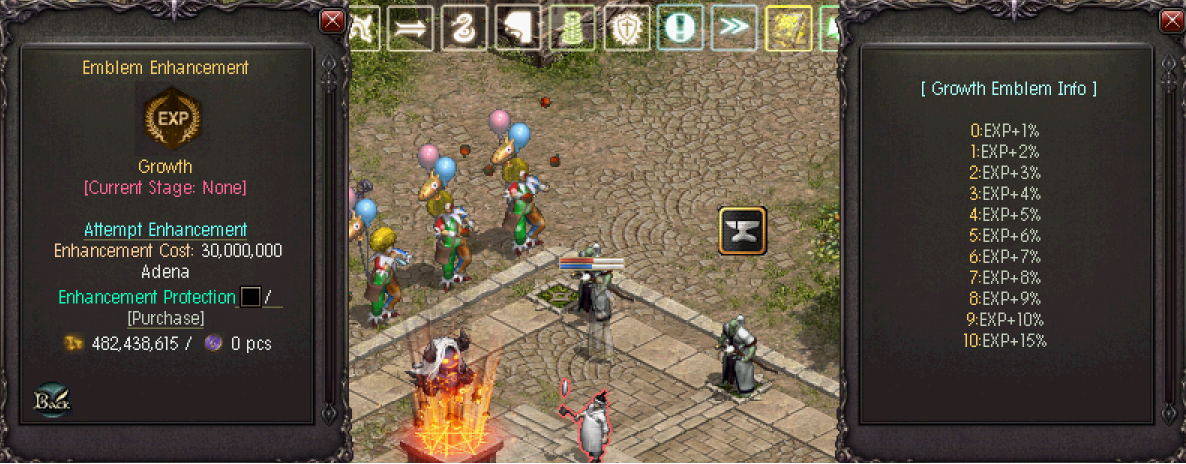Close the Emblem Enhancement window
Viewport: 1186px width, 464px height.
click(332, 21)
